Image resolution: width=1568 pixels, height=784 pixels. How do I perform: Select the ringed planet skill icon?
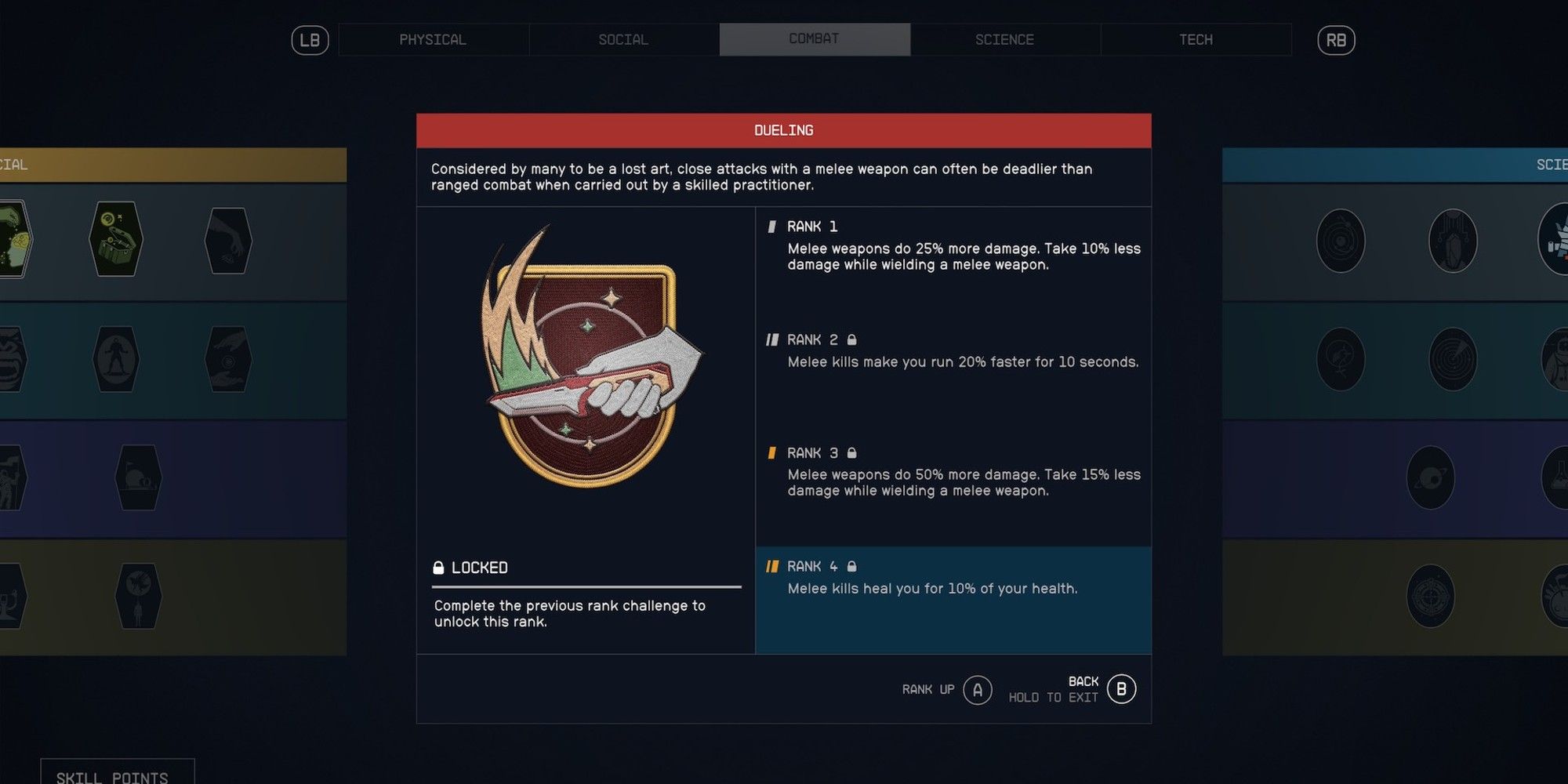click(1429, 477)
